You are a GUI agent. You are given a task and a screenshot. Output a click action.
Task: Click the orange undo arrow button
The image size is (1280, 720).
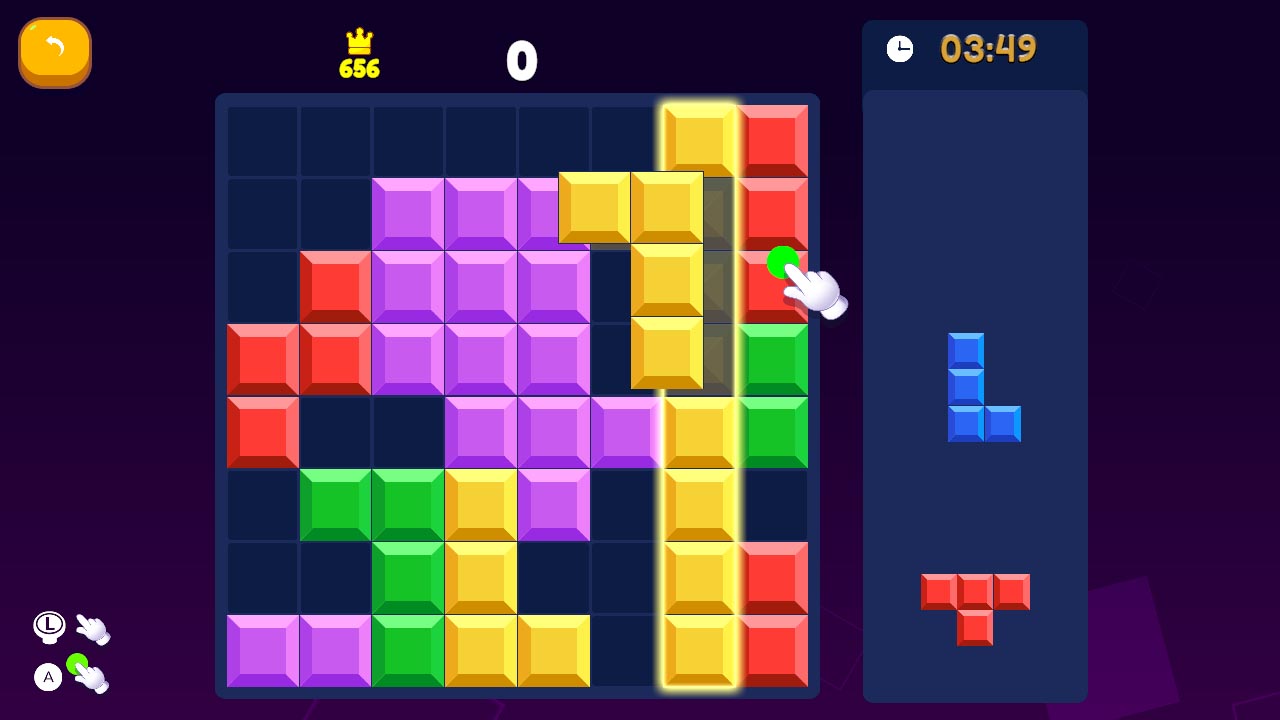[x=55, y=52]
